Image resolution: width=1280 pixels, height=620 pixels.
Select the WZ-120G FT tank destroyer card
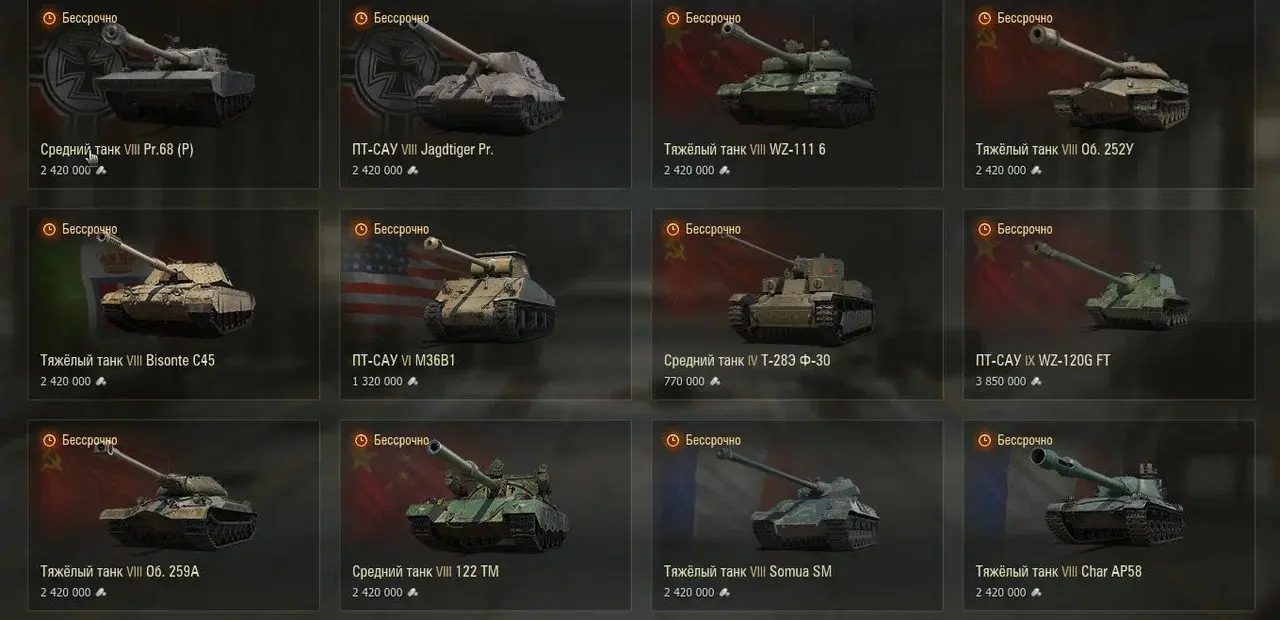click(1109, 304)
